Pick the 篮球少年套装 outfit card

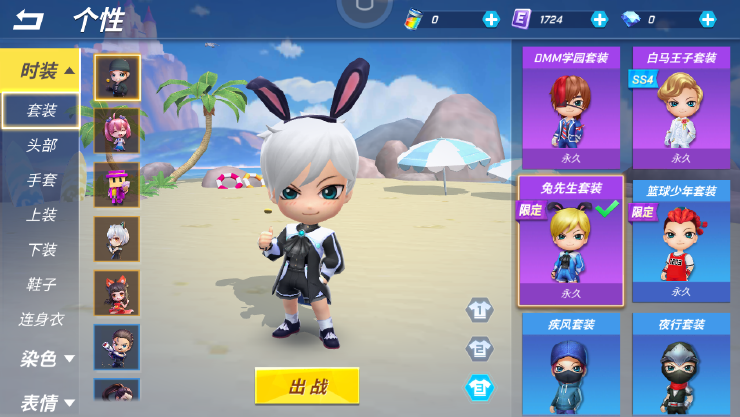coord(680,241)
